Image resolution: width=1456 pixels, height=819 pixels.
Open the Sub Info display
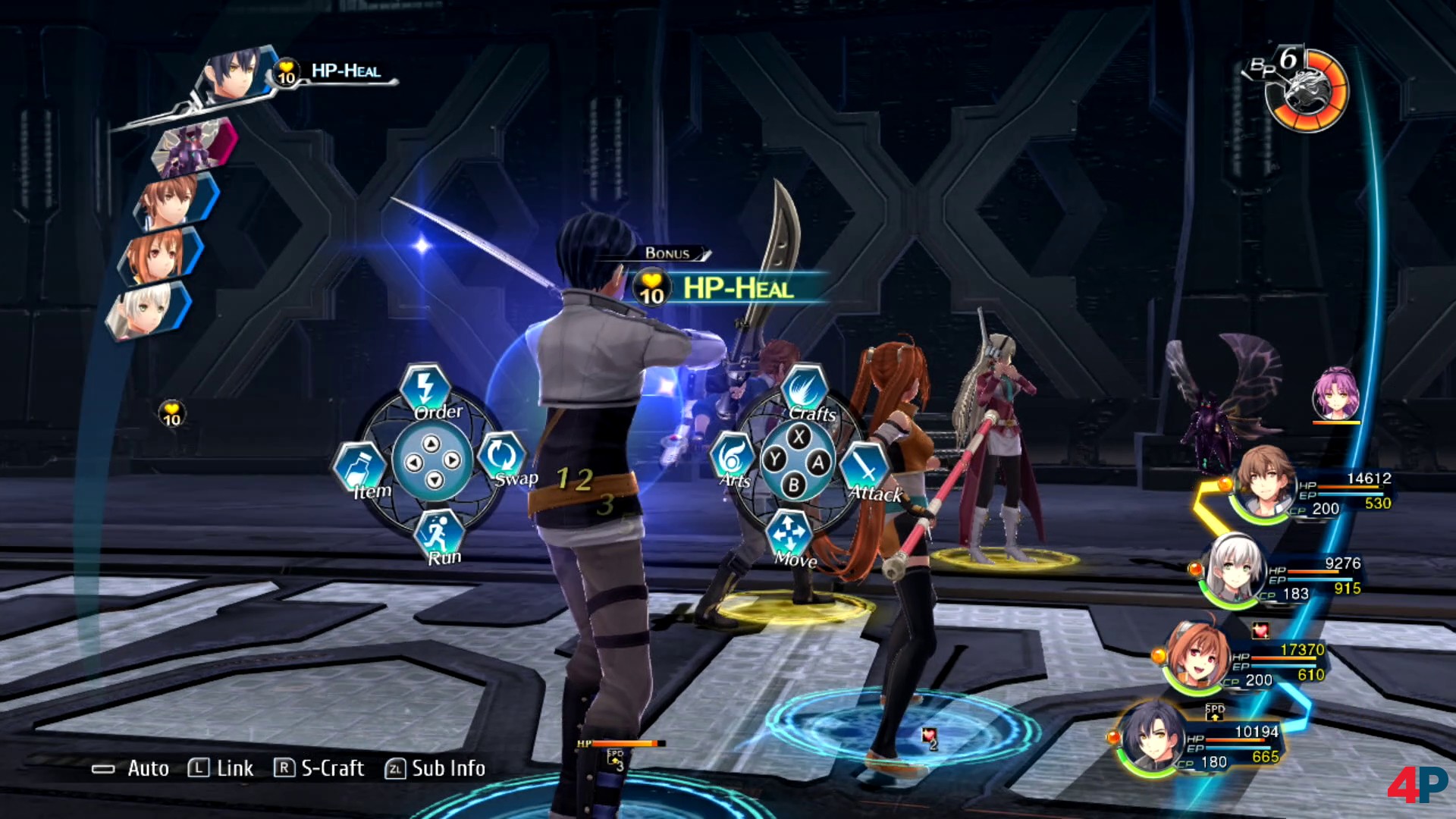(435, 768)
